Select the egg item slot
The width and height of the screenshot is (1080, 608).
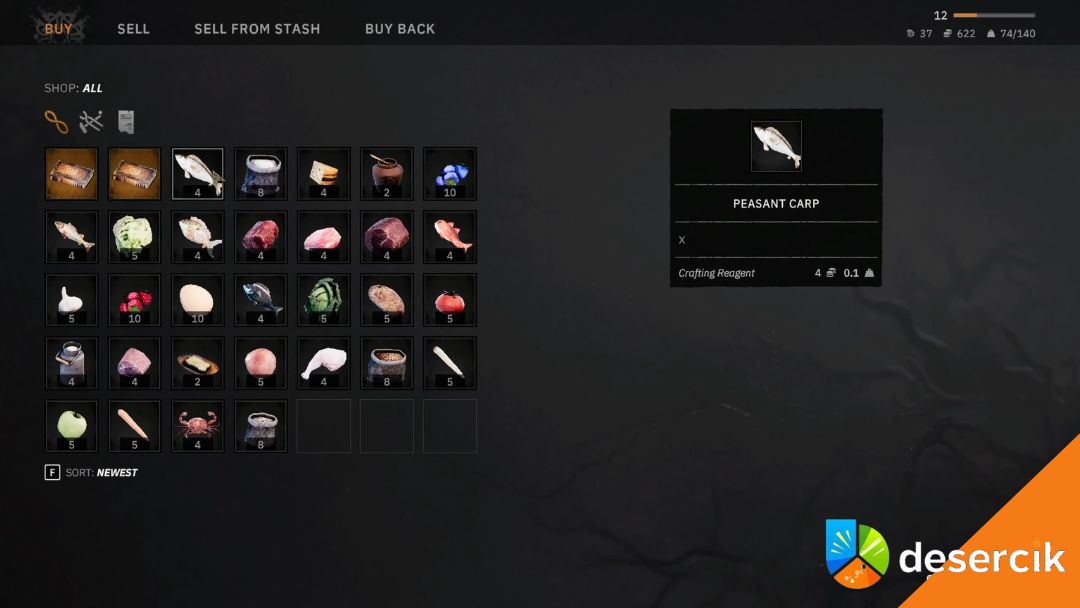tap(198, 300)
